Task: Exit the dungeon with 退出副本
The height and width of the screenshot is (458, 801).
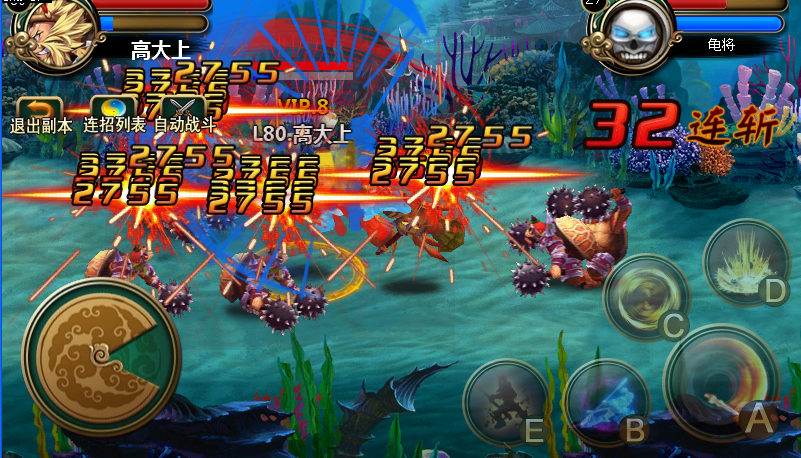Action: (x=40, y=112)
